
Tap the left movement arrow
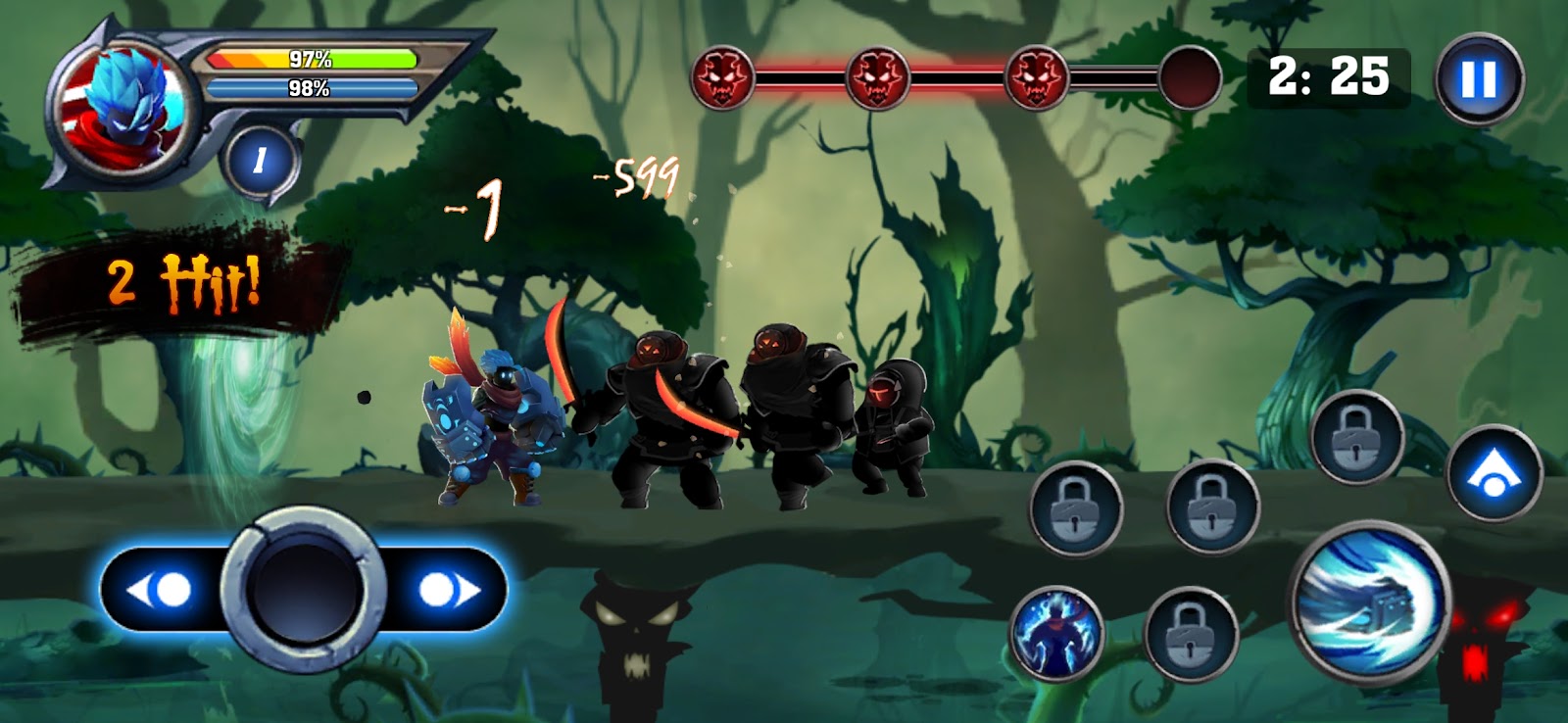click(x=160, y=590)
